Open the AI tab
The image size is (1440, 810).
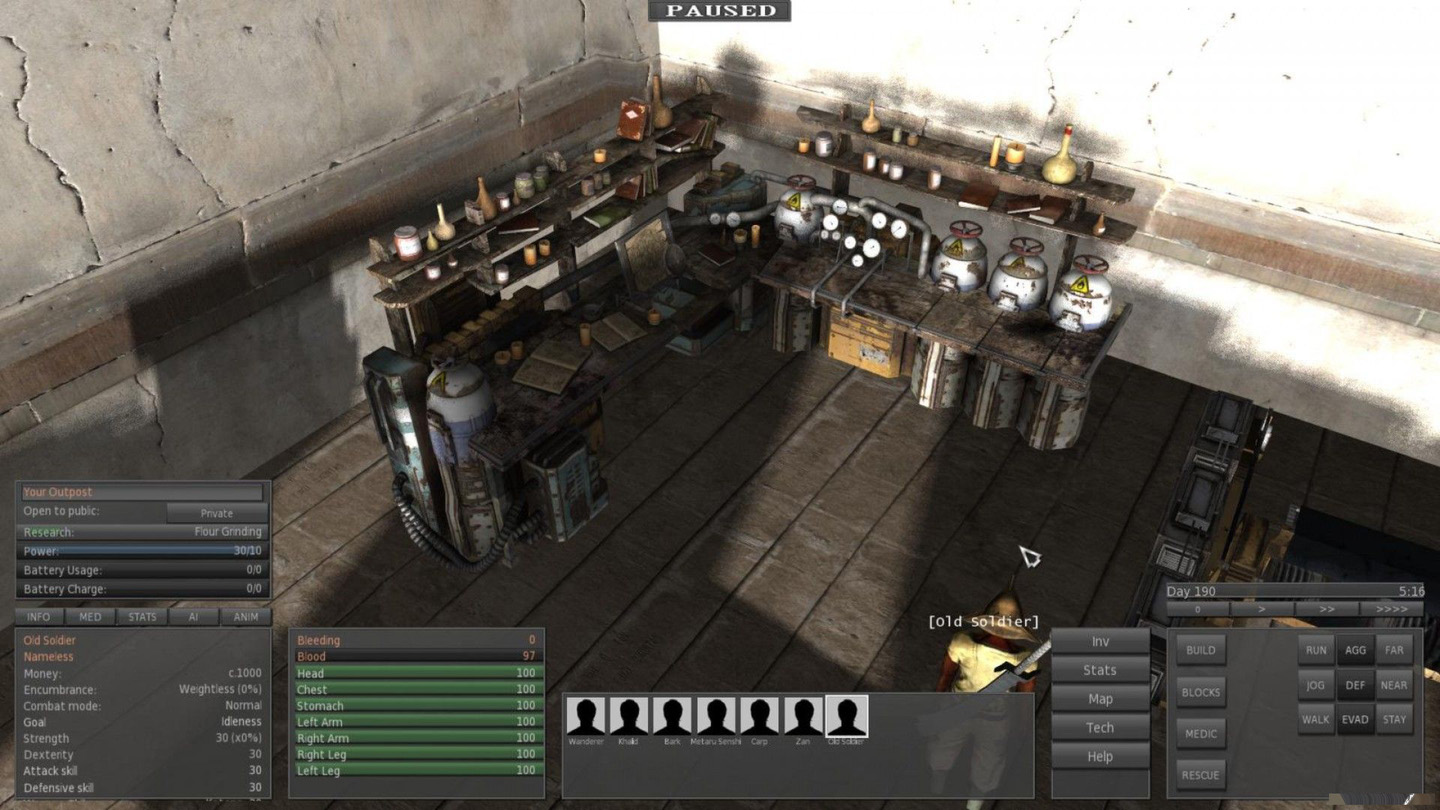[194, 617]
